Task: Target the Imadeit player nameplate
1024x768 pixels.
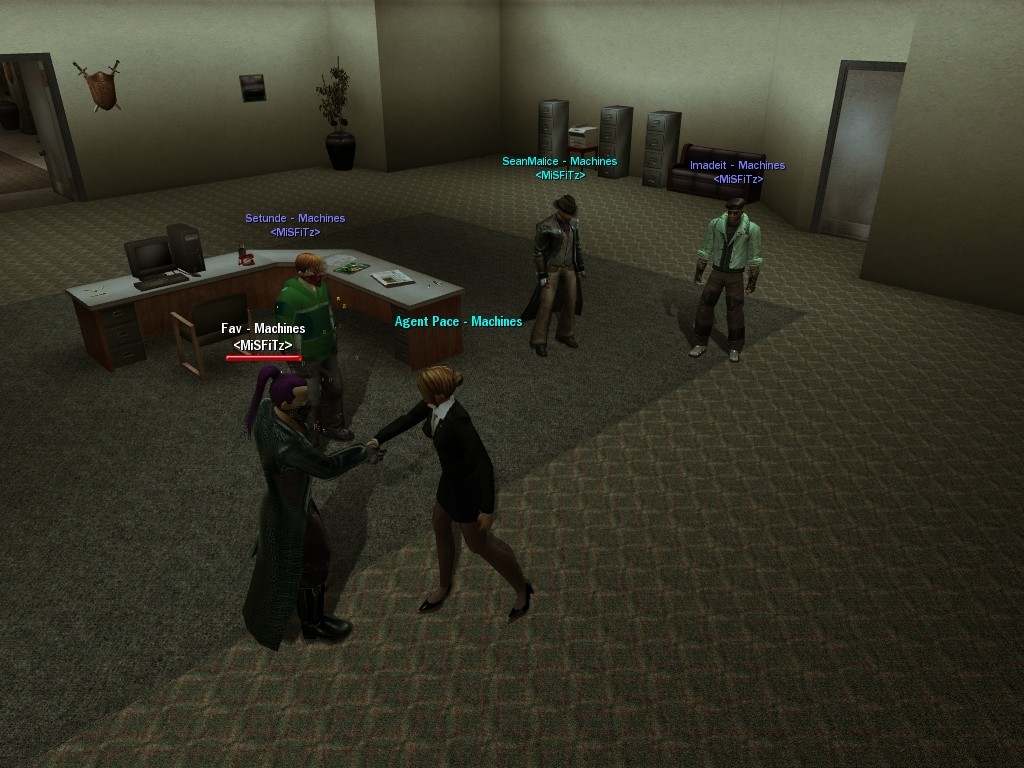Action: point(737,165)
